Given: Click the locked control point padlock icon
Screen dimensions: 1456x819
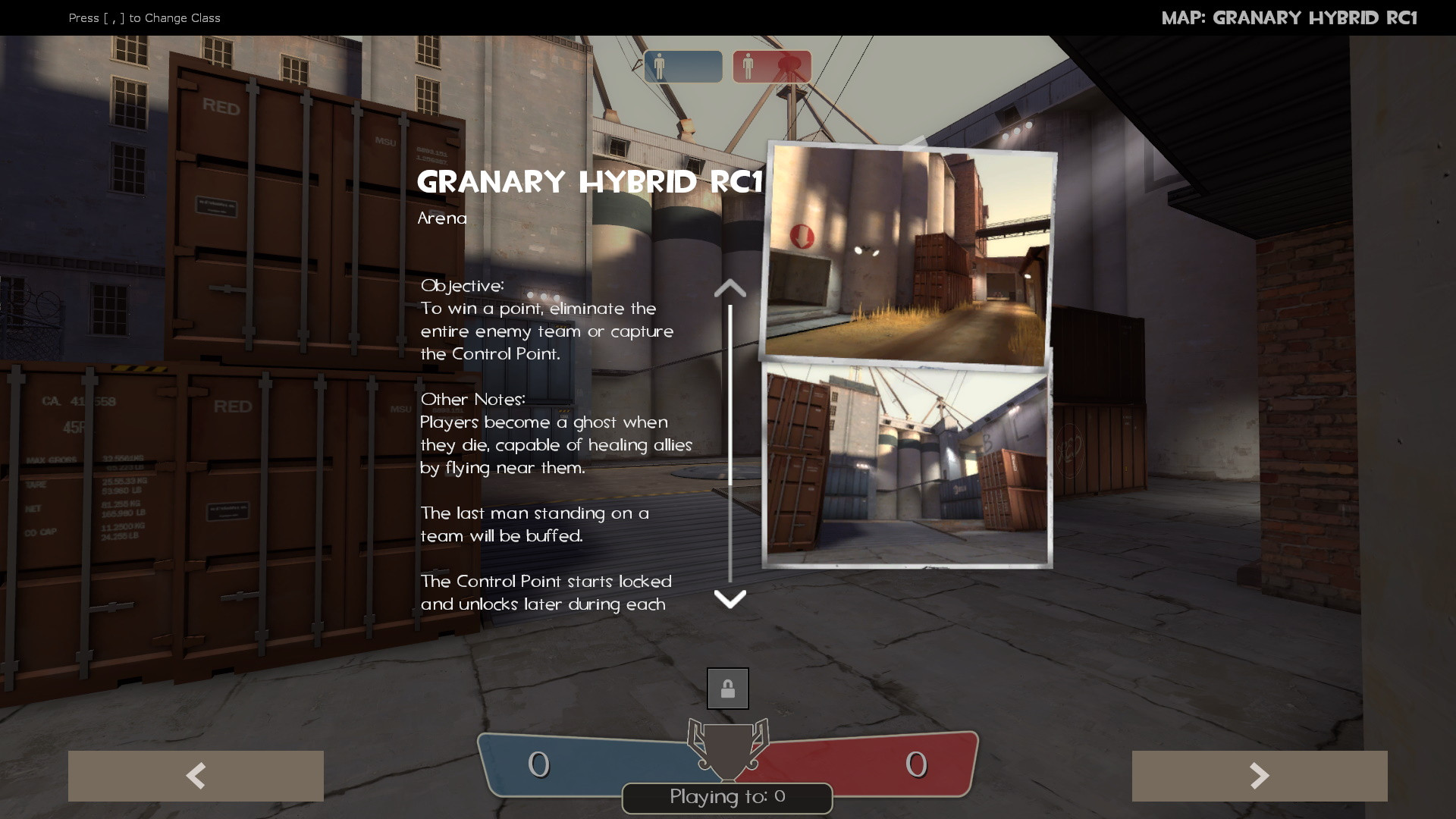Looking at the screenshot, I should coord(727,688).
